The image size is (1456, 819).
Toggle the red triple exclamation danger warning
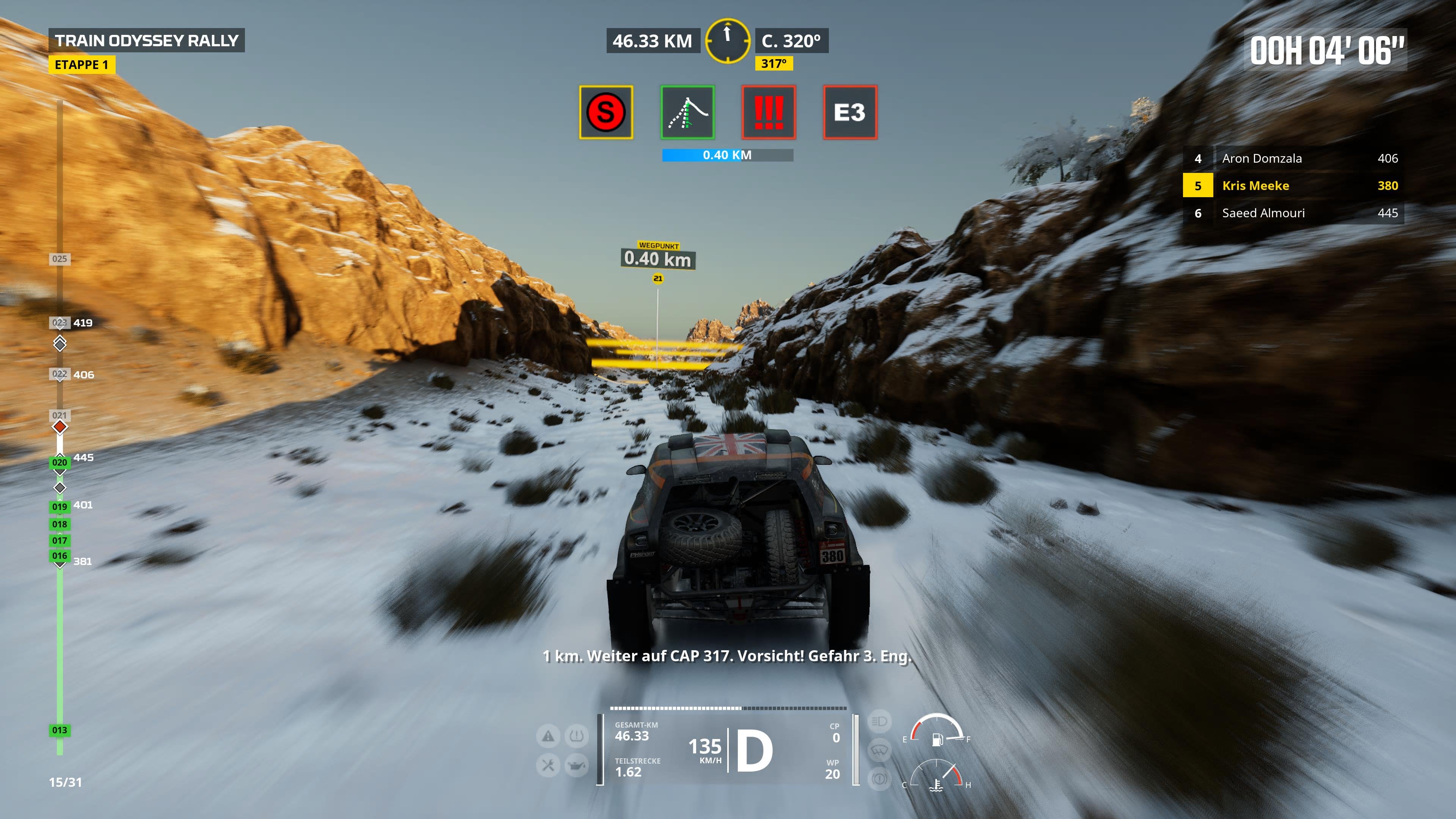[769, 112]
